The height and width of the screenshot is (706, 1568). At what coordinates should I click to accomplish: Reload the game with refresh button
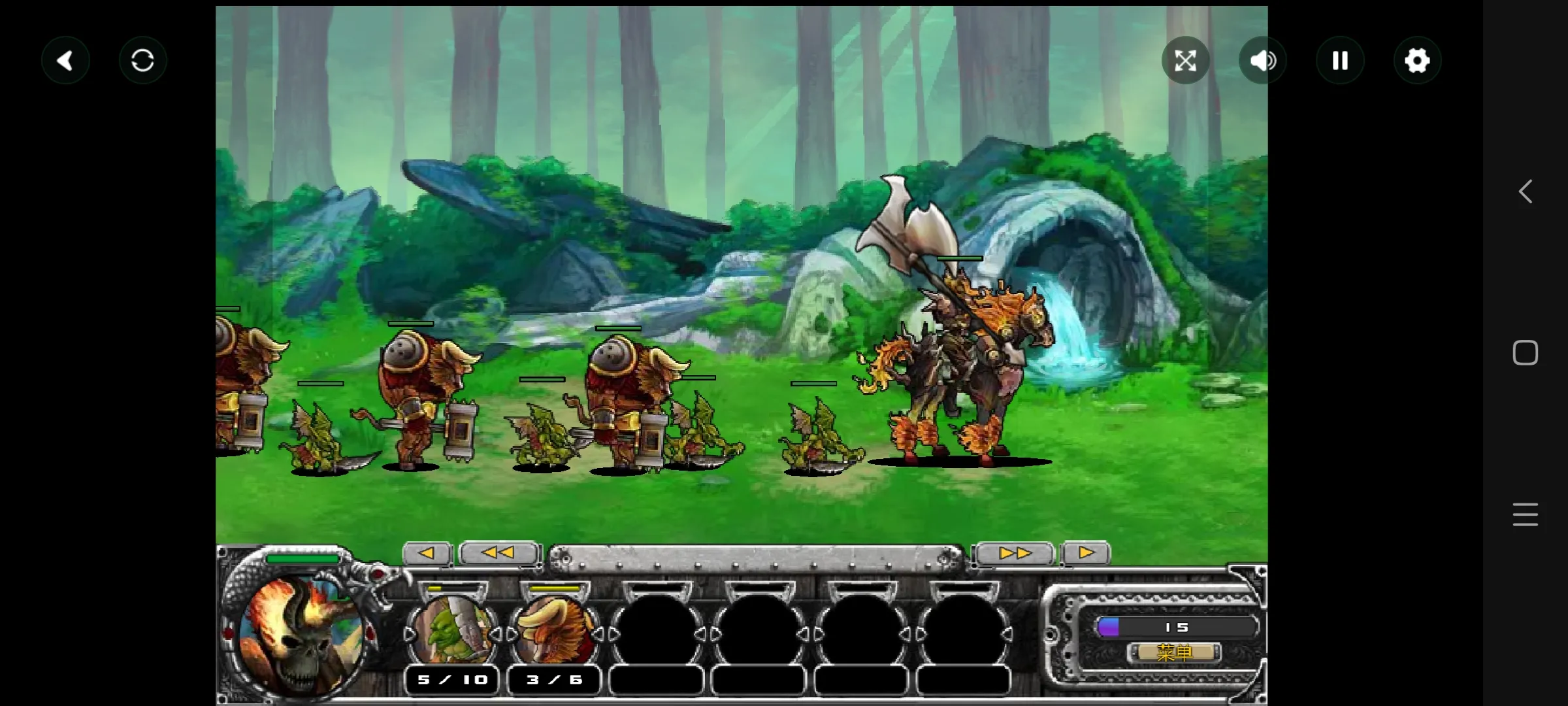pyautogui.click(x=142, y=61)
